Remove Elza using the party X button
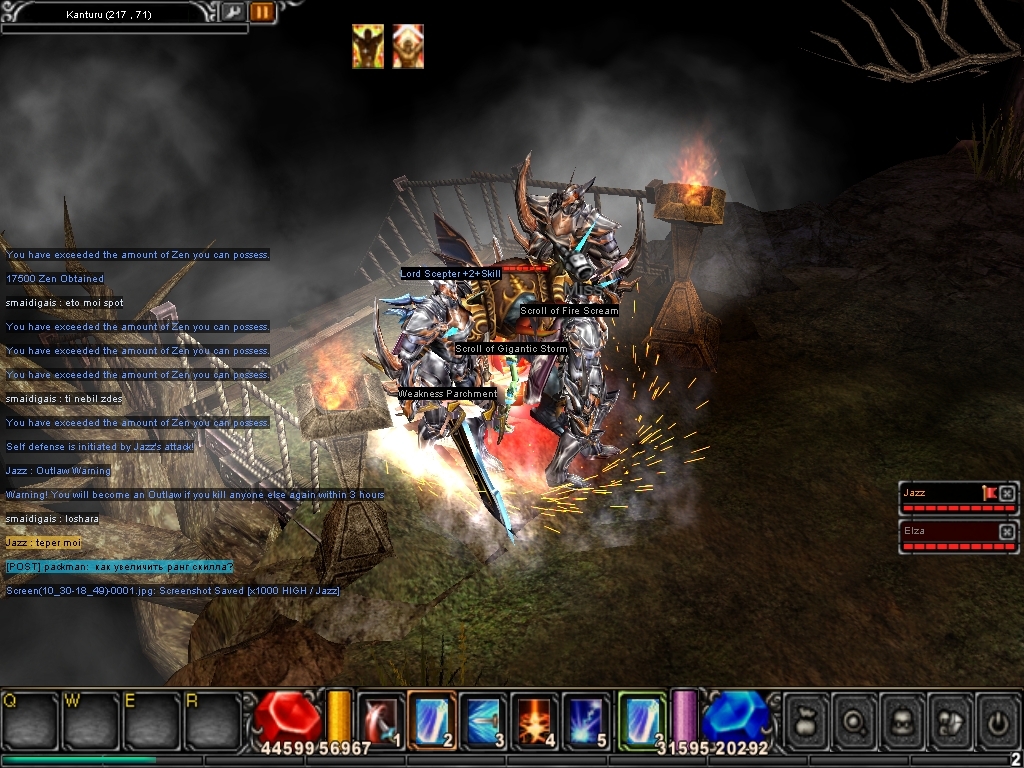The width and height of the screenshot is (1024, 768). click(x=1007, y=531)
